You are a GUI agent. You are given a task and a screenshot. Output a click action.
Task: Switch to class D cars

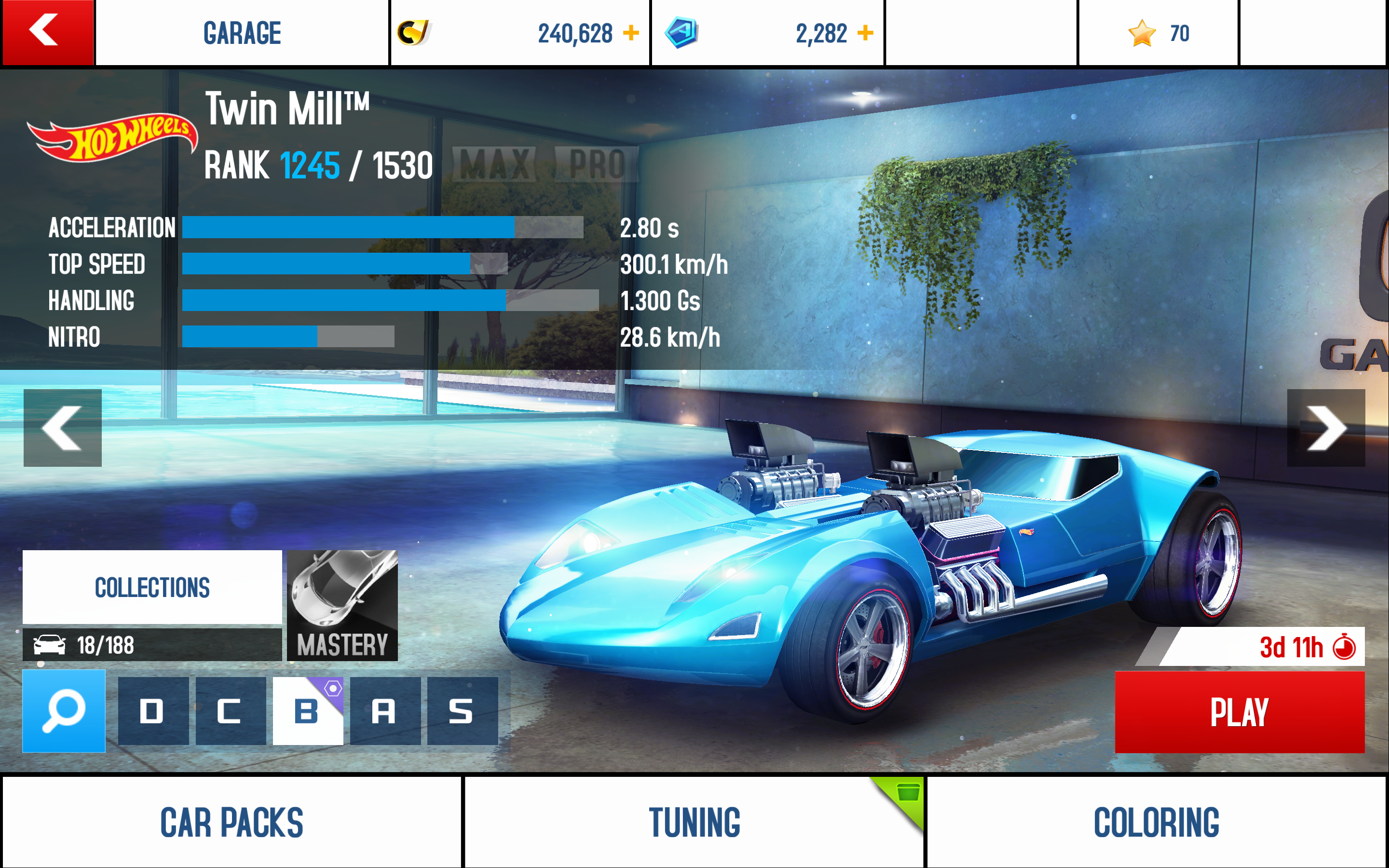point(153,711)
